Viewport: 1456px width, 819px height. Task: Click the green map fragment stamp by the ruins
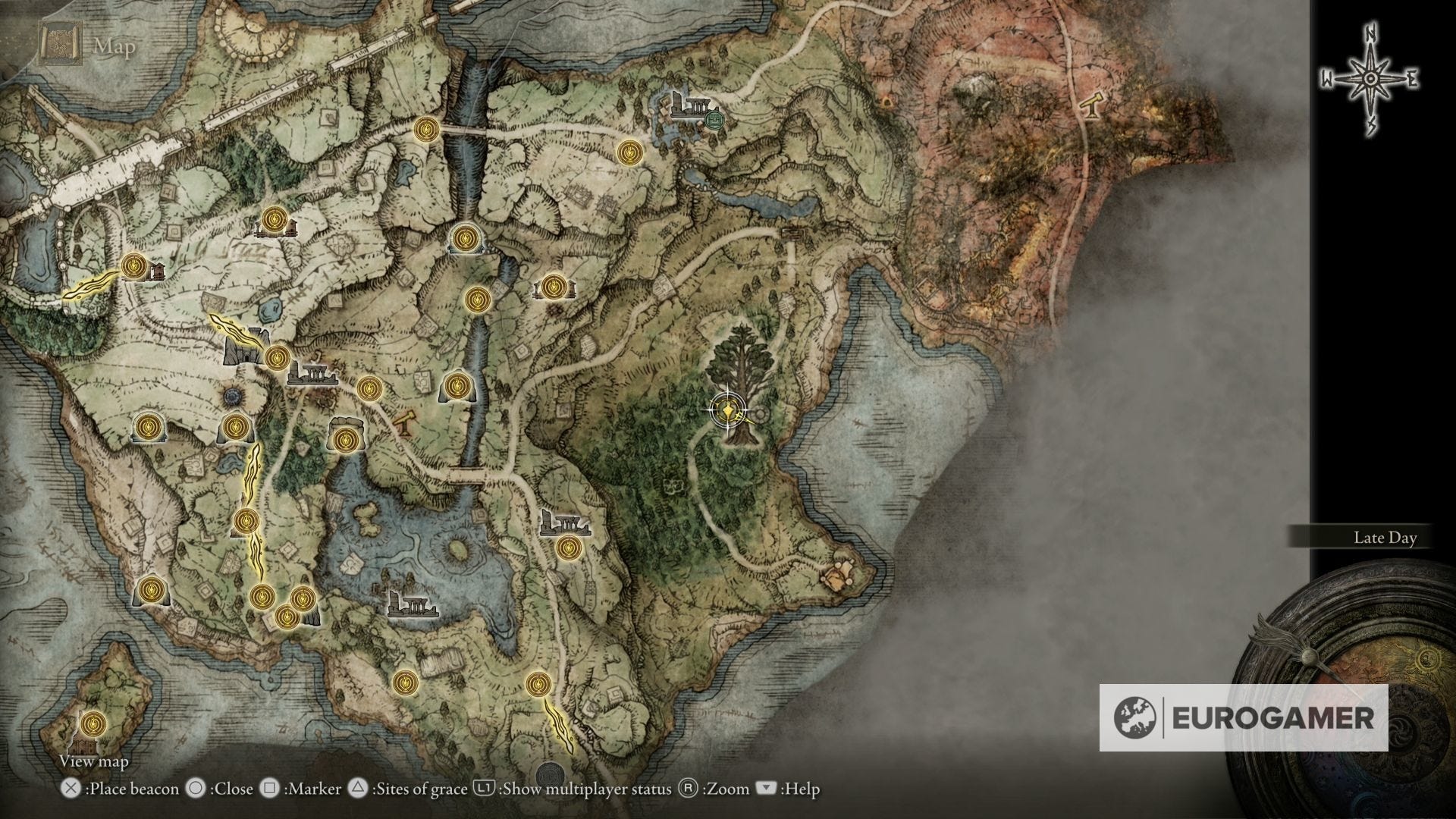click(x=714, y=120)
